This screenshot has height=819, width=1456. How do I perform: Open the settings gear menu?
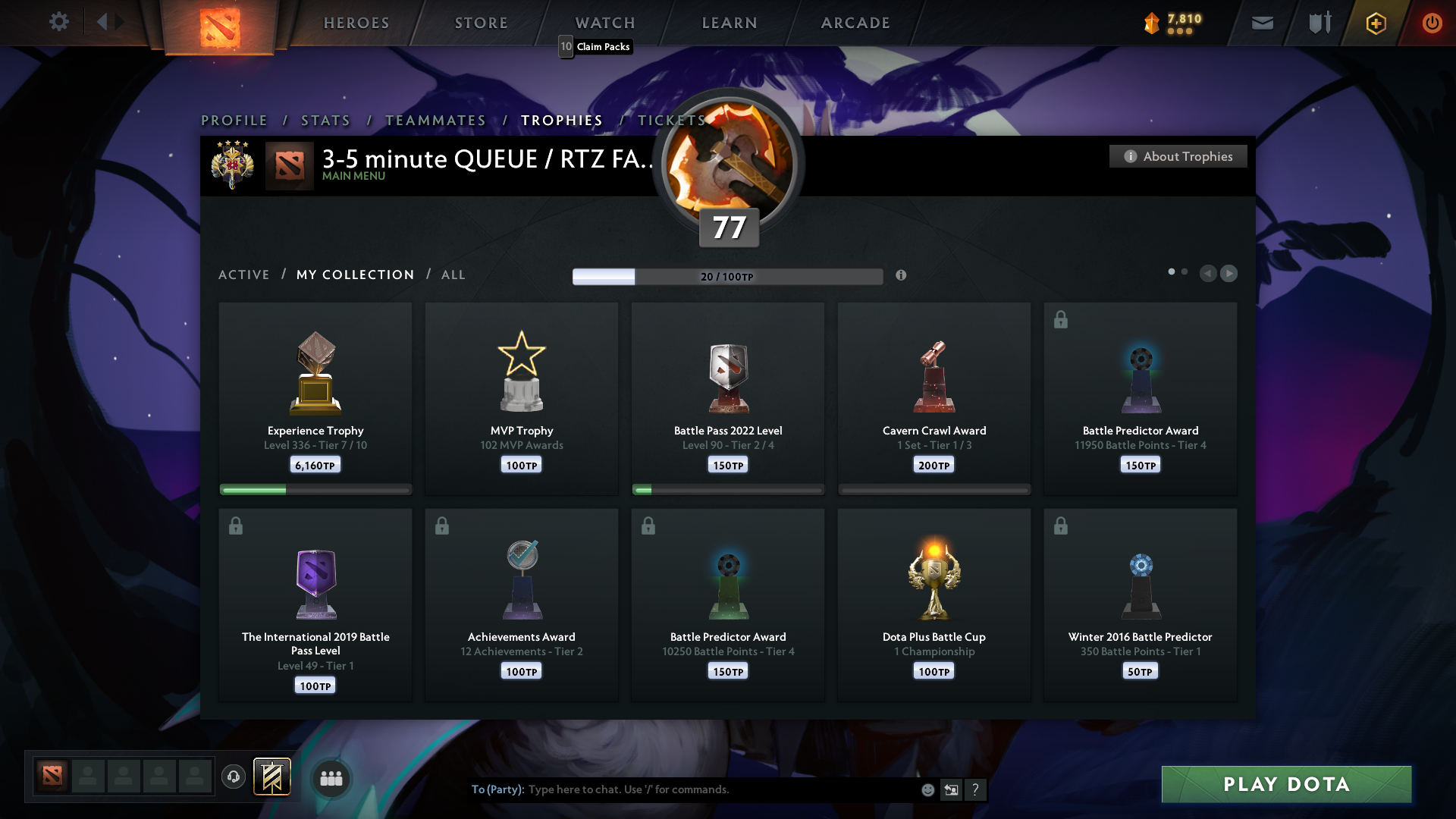[59, 22]
